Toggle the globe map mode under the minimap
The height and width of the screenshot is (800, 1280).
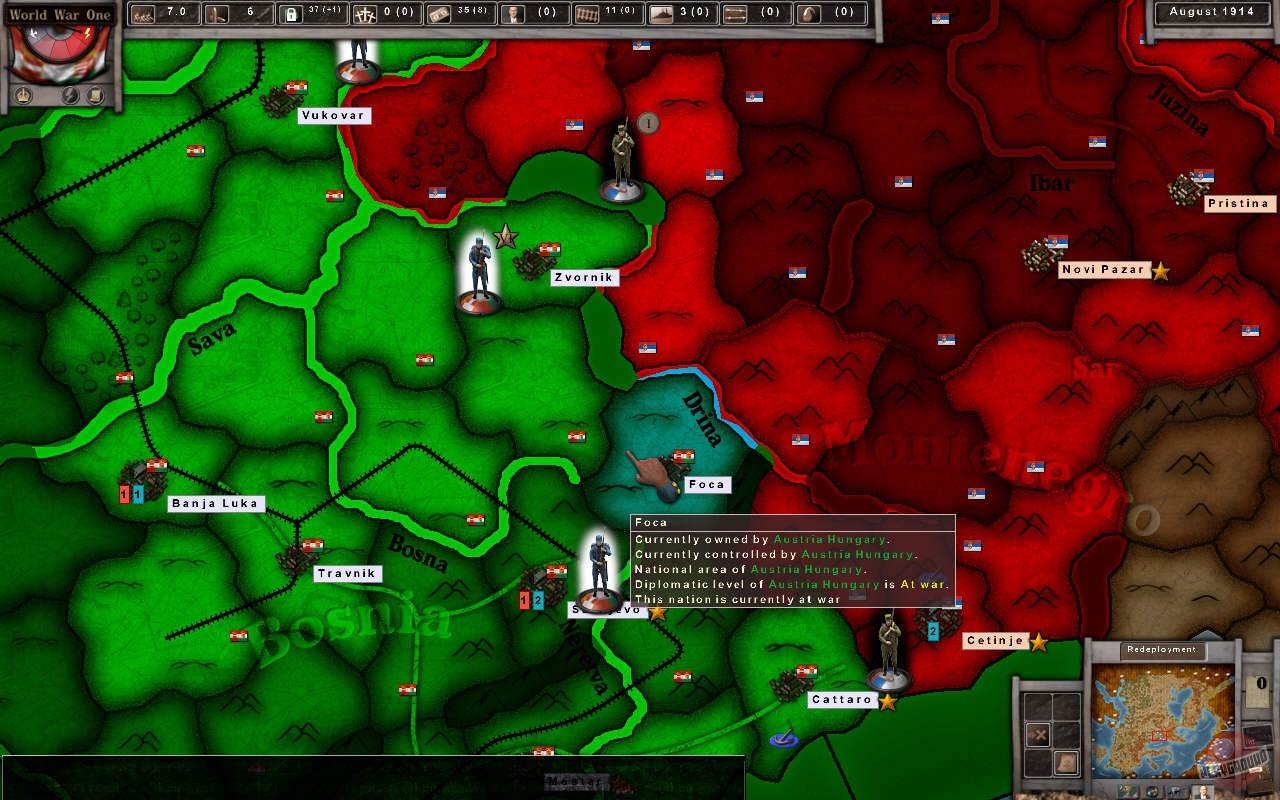1151,791
